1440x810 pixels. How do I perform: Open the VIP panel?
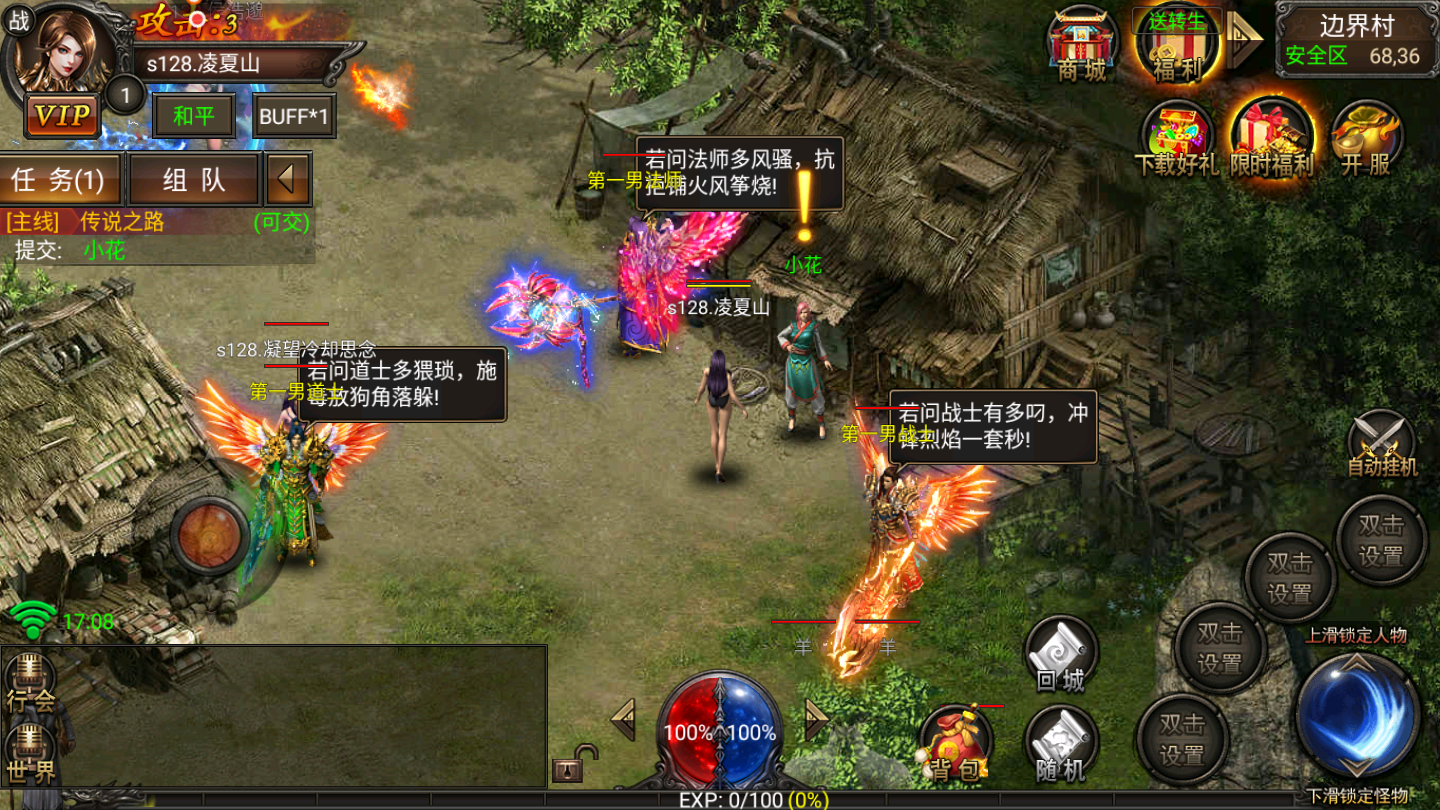[62, 116]
